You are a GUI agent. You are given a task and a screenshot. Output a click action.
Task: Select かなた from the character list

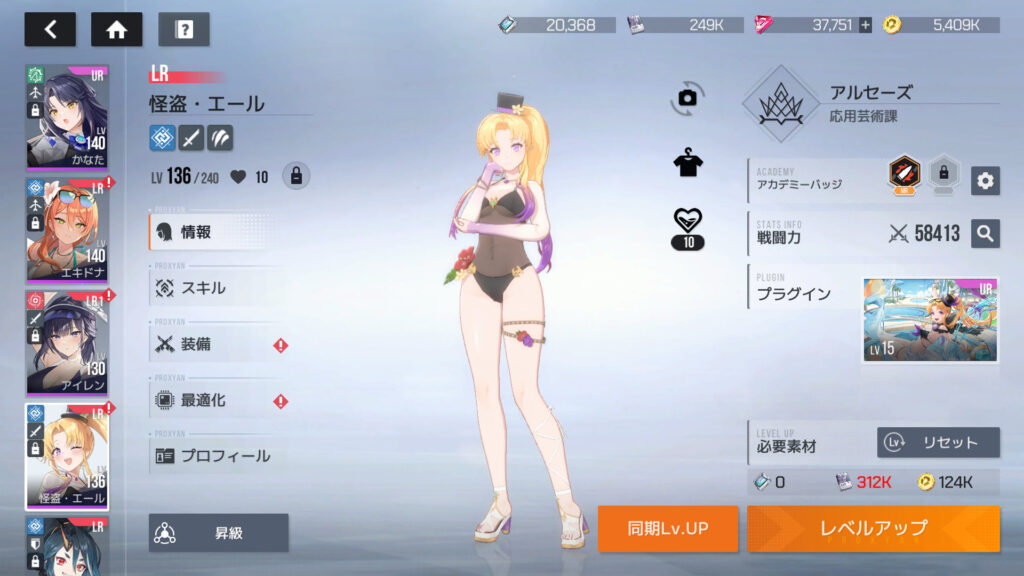(x=67, y=117)
